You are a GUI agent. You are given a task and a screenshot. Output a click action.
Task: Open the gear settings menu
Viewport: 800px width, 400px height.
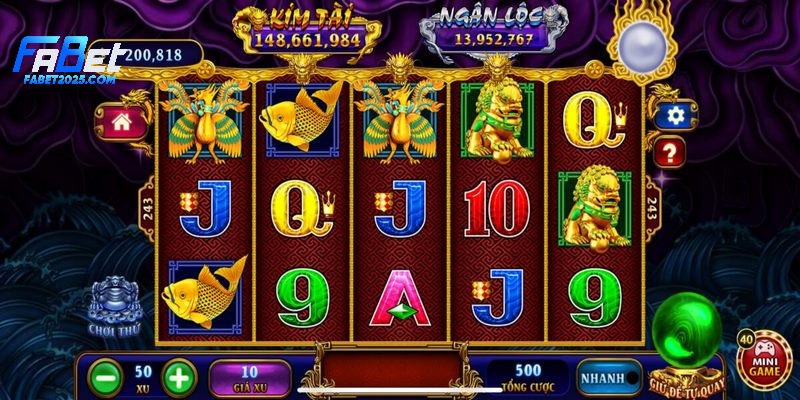click(x=675, y=116)
